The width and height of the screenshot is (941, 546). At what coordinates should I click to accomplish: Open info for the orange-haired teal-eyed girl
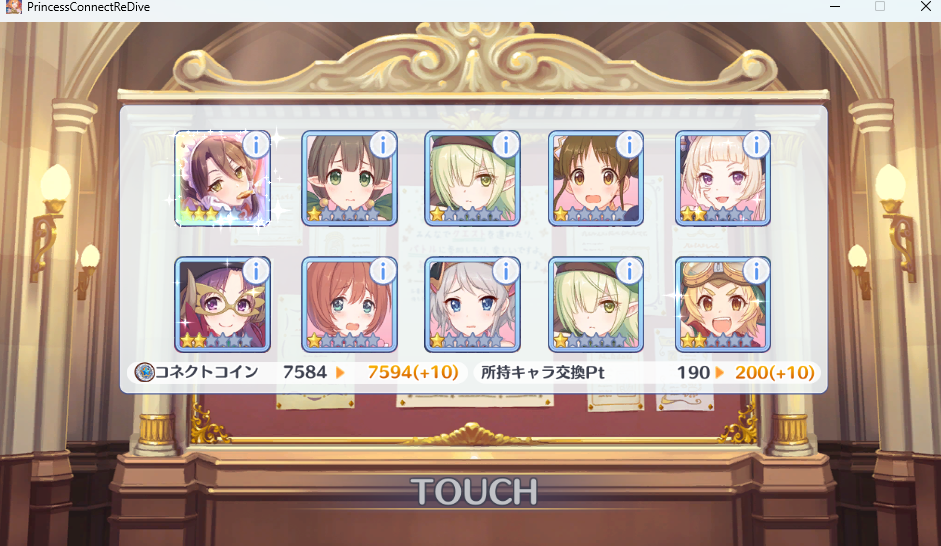click(383, 271)
